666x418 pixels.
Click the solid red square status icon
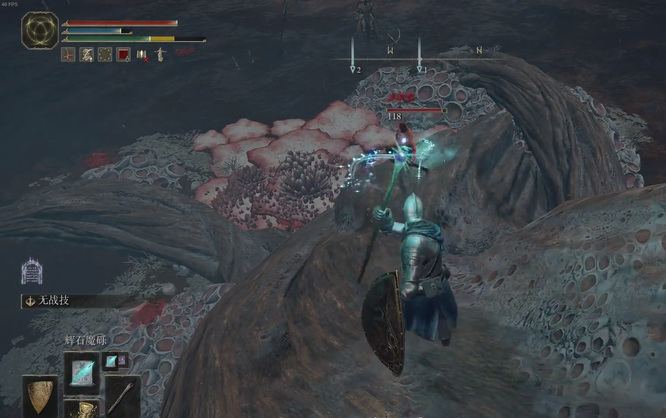tap(123, 55)
